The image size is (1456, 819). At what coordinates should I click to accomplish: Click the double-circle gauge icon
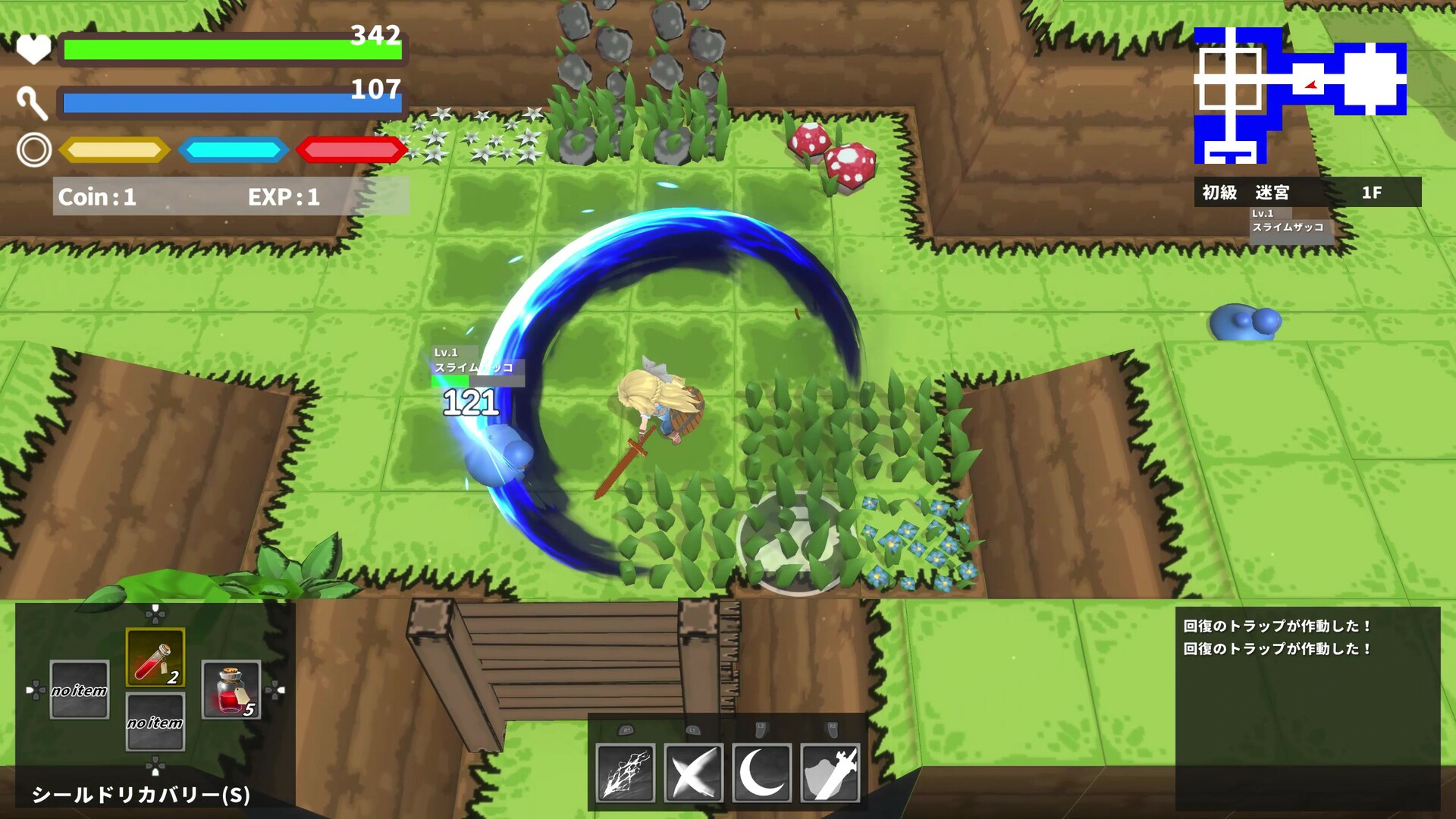[x=32, y=151]
